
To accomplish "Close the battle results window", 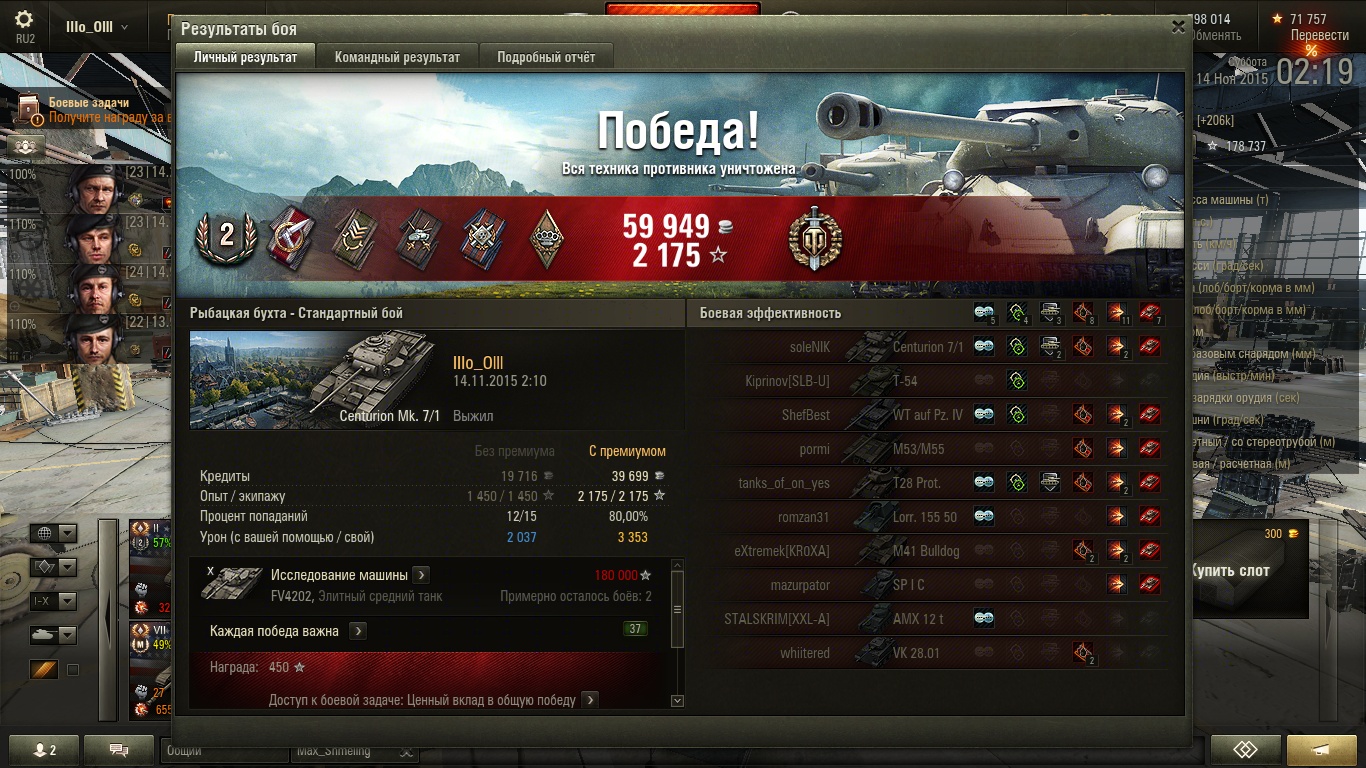I will coord(1178,27).
